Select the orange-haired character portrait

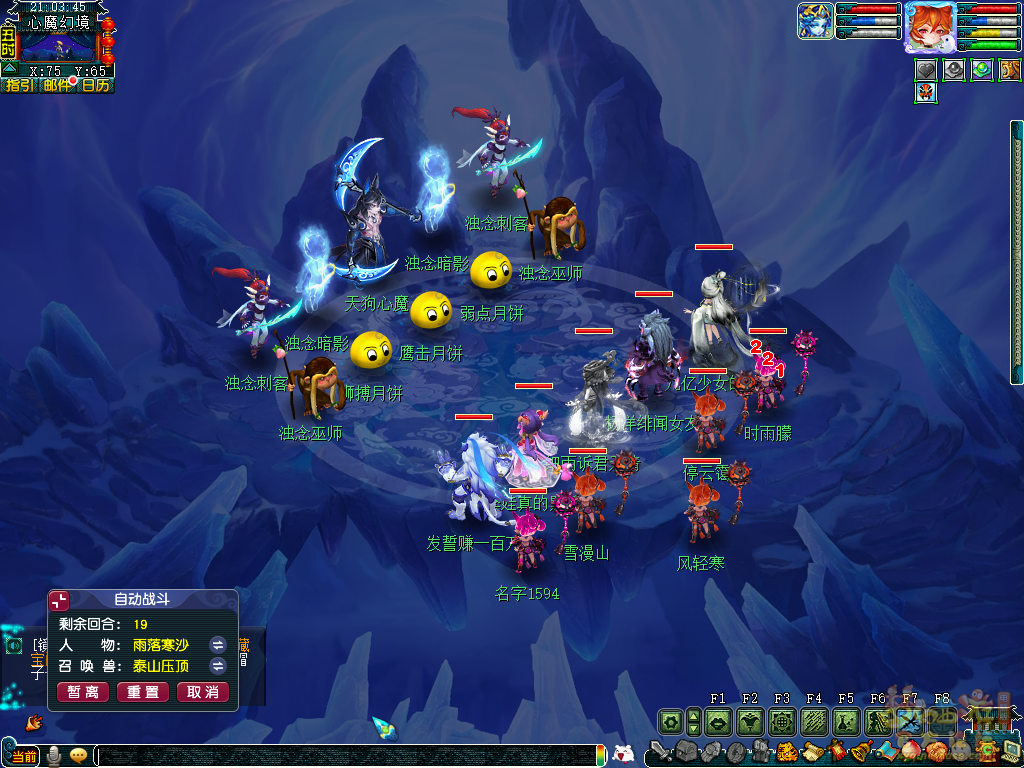click(929, 25)
